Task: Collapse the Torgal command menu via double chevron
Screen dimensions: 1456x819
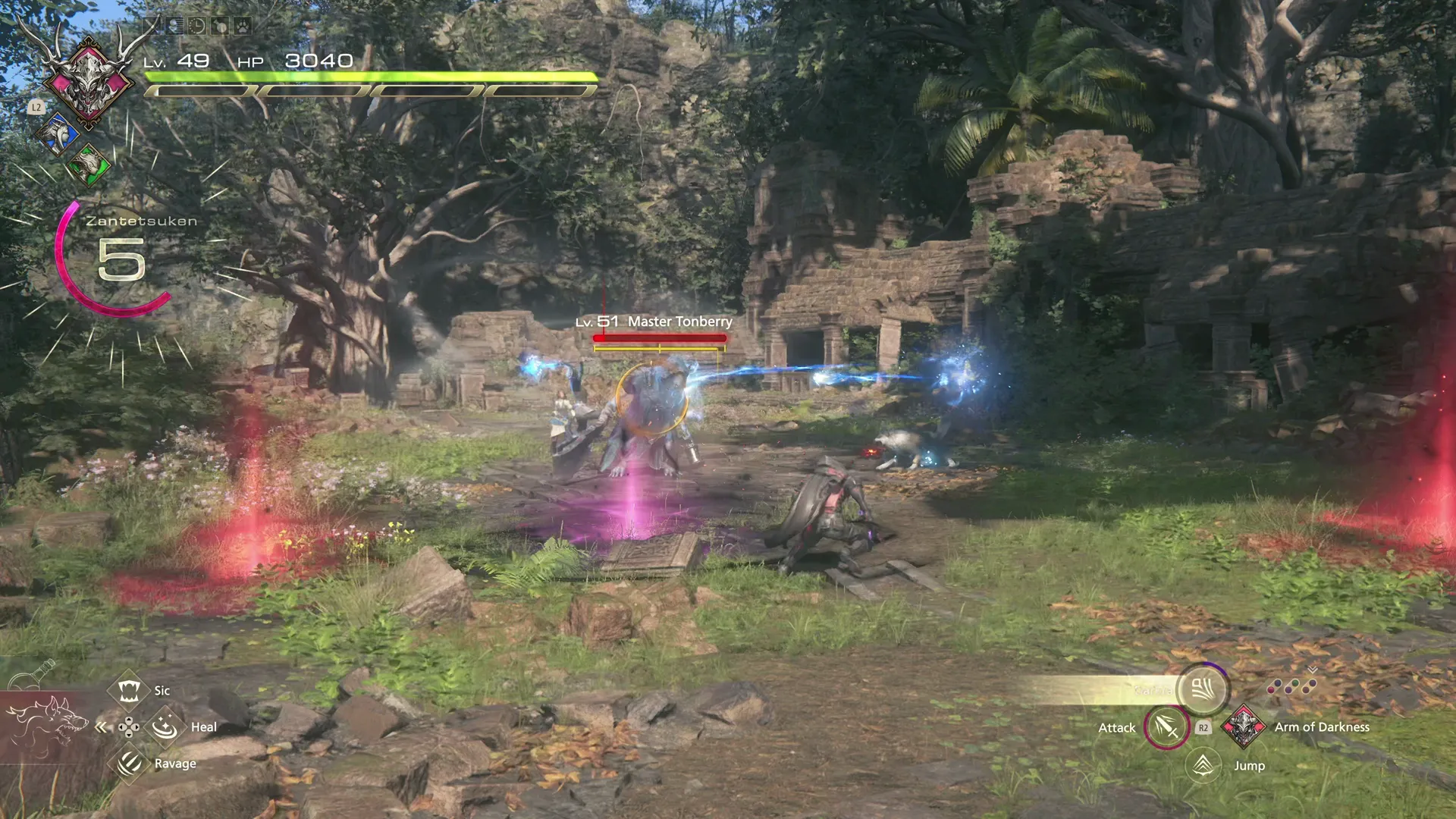Action: (x=100, y=728)
